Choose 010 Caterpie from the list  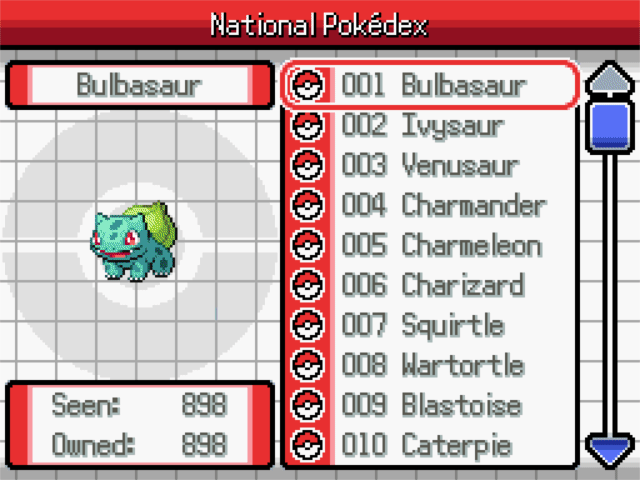[432, 445]
